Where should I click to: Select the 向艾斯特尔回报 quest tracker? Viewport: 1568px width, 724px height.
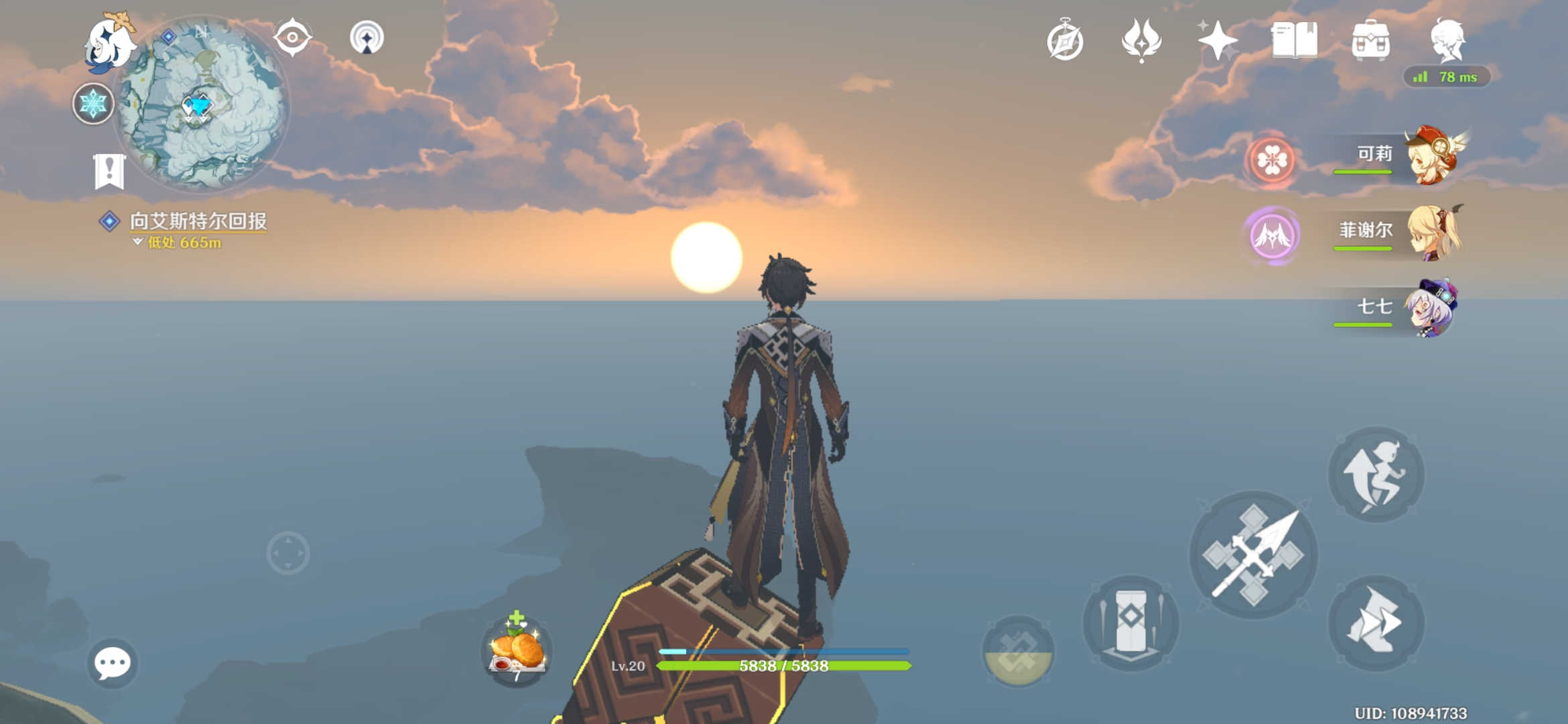[198, 221]
